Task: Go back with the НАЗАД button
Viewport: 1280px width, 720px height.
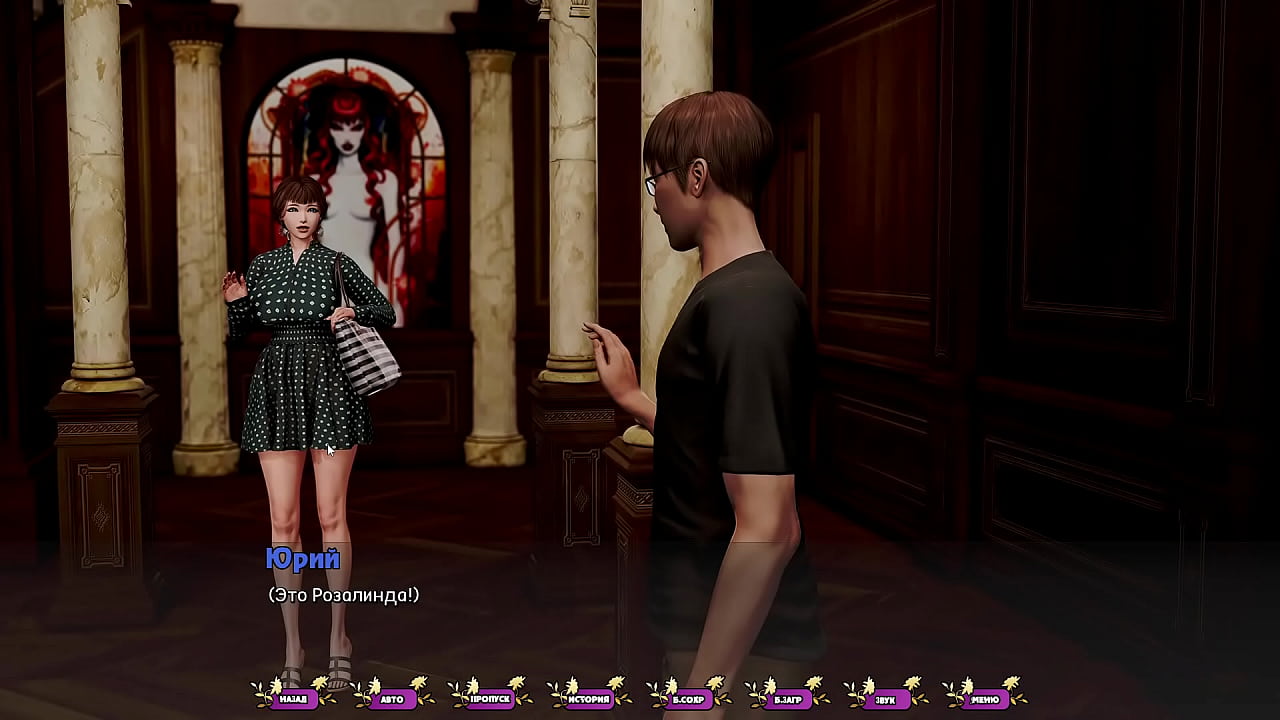Action: point(293,699)
